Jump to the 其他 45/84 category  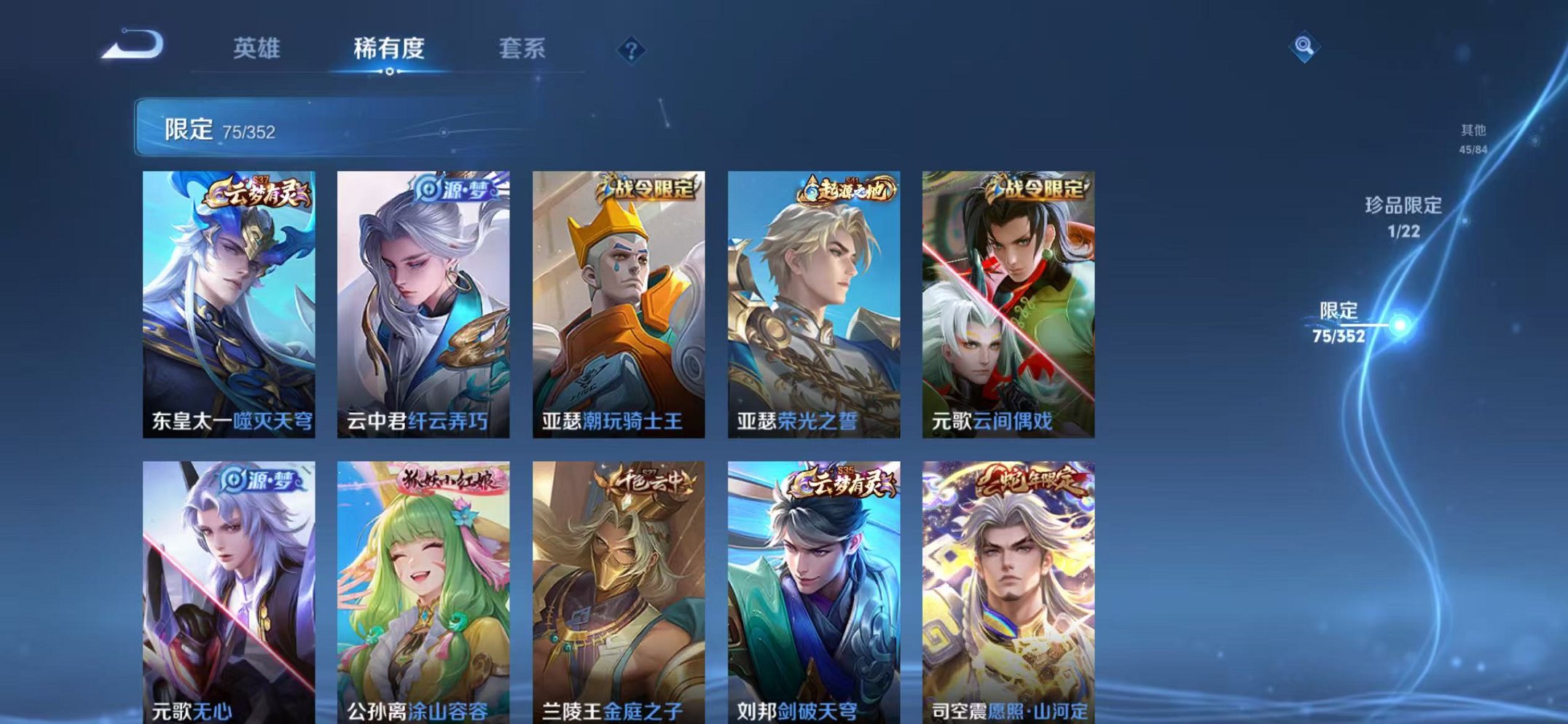pyautogui.click(x=1473, y=137)
